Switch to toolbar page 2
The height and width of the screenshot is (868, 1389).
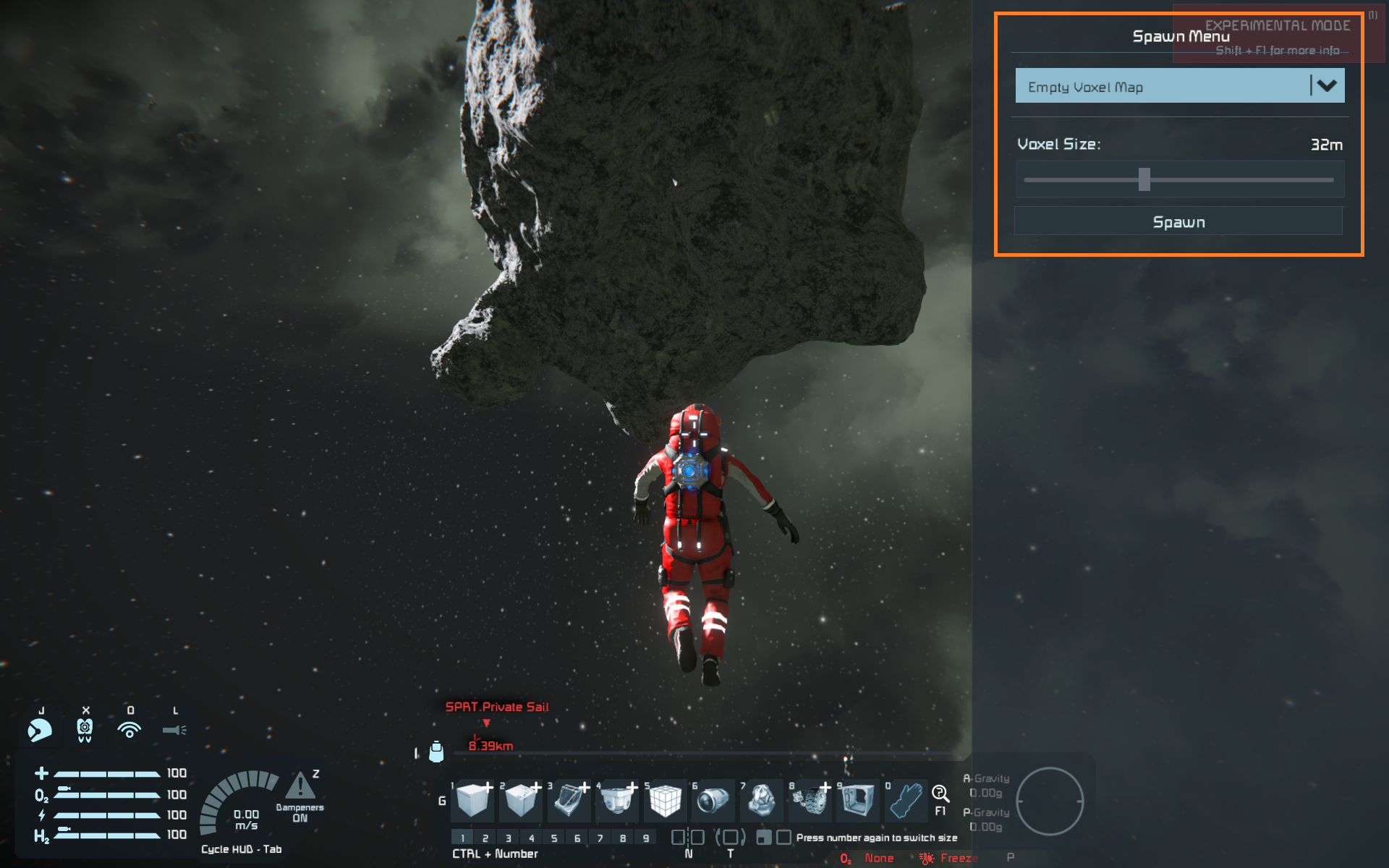pos(485,838)
